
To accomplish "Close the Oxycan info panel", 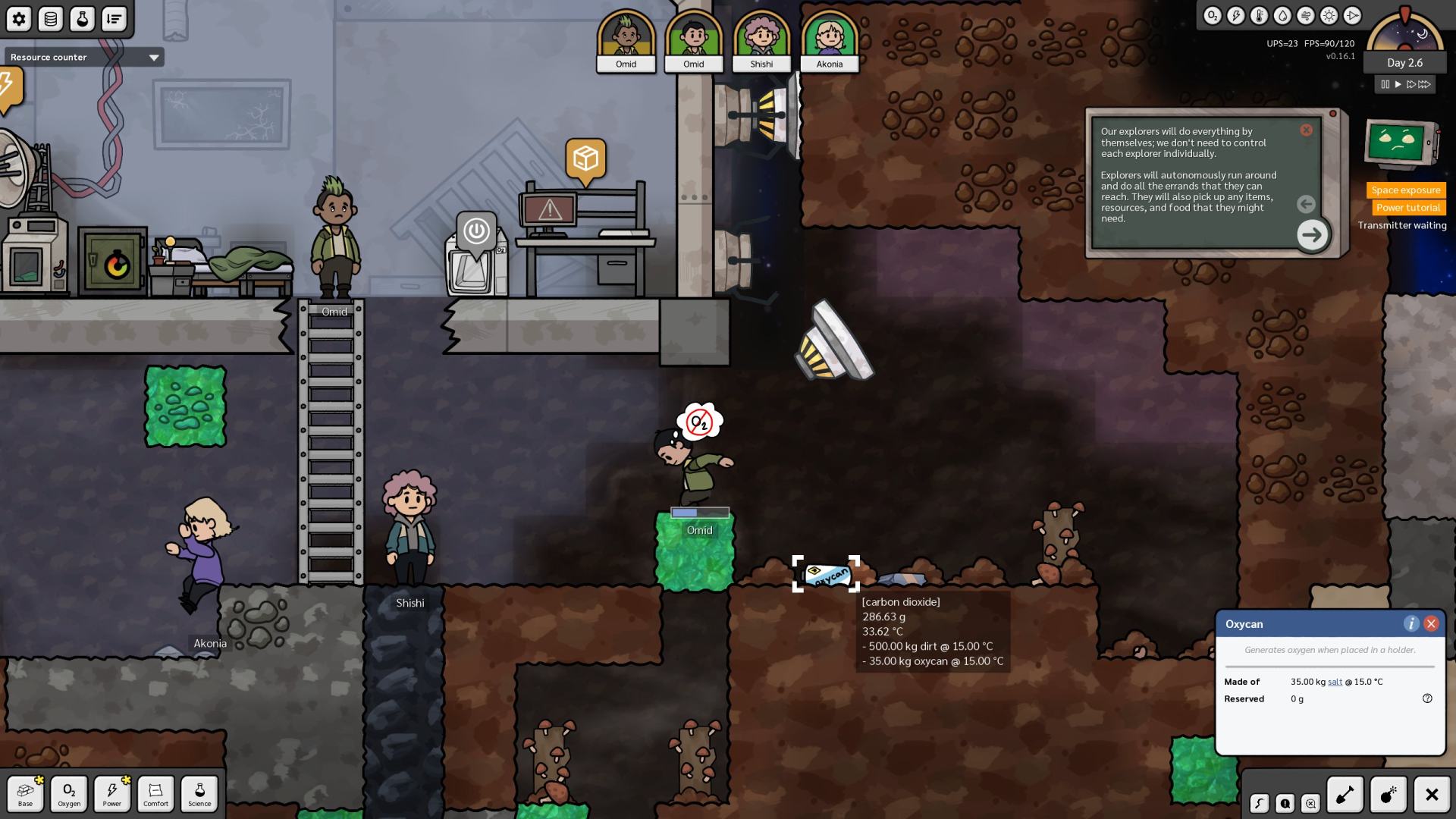I will click(1431, 623).
